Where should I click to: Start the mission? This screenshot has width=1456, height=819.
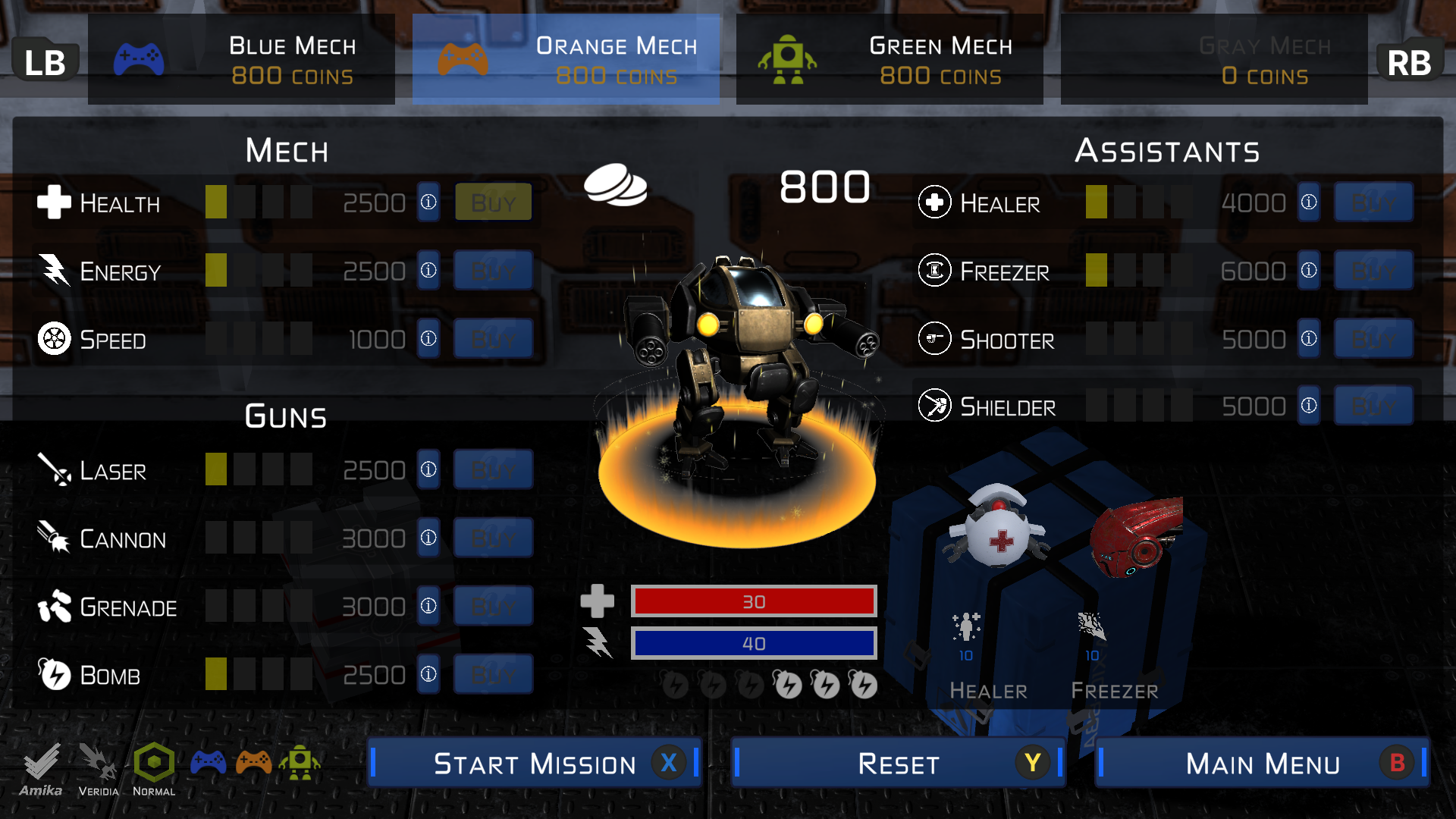point(535,763)
